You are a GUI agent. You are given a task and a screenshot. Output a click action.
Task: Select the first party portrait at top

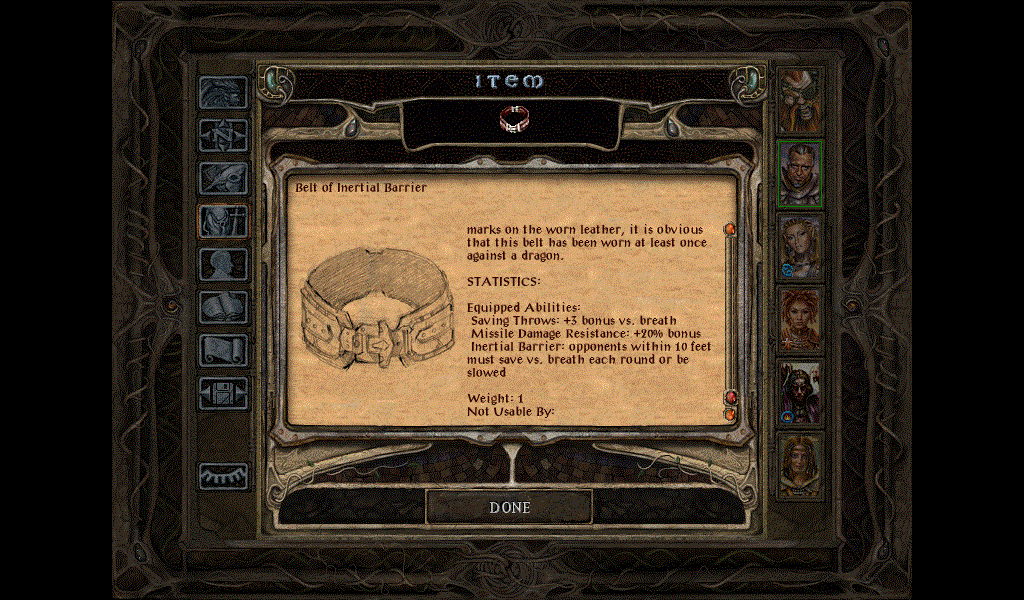click(800, 99)
